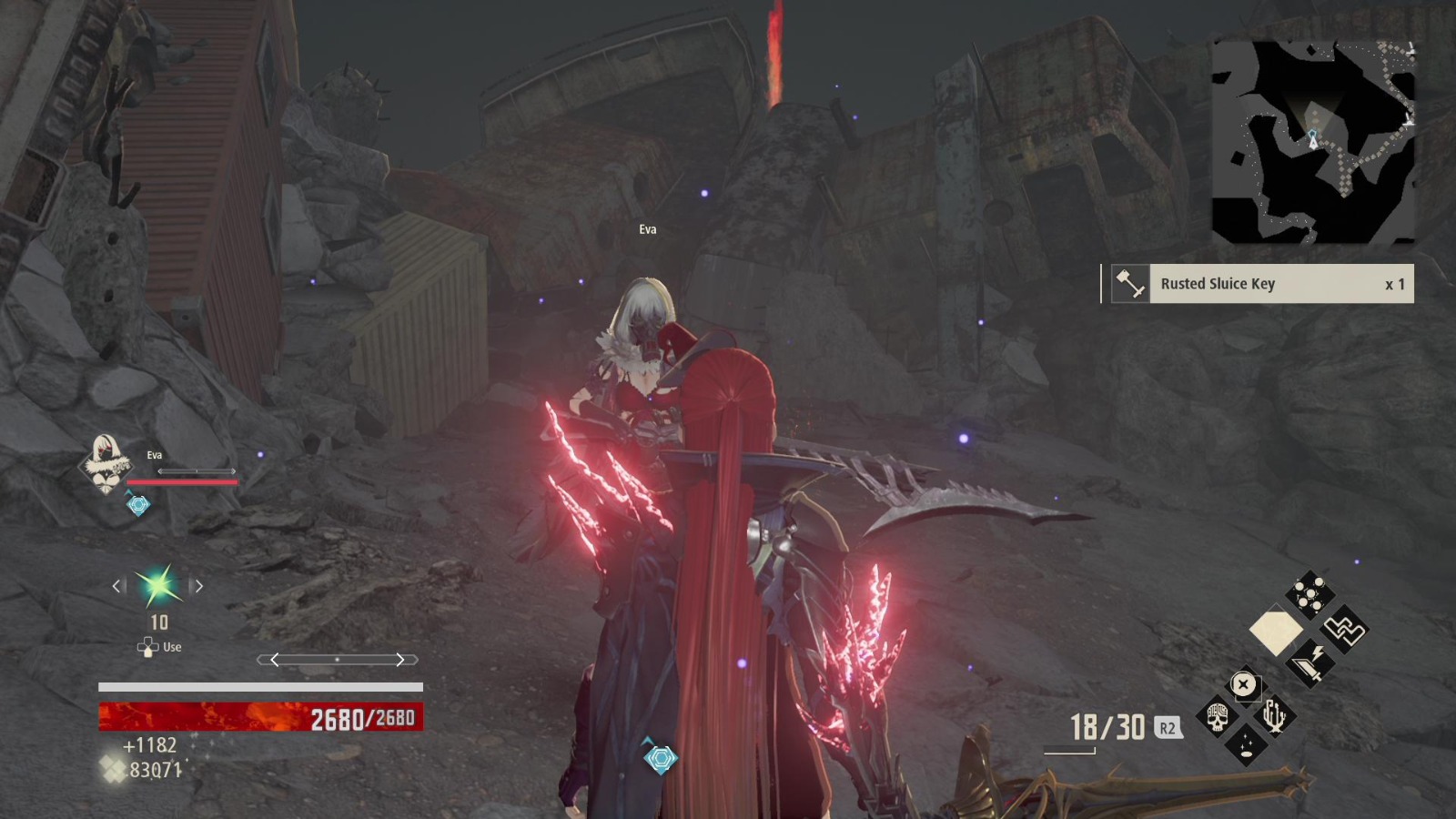Click the Rusted Sluice Key notification banner
The height and width of the screenshot is (819, 1456).
point(1260,284)
